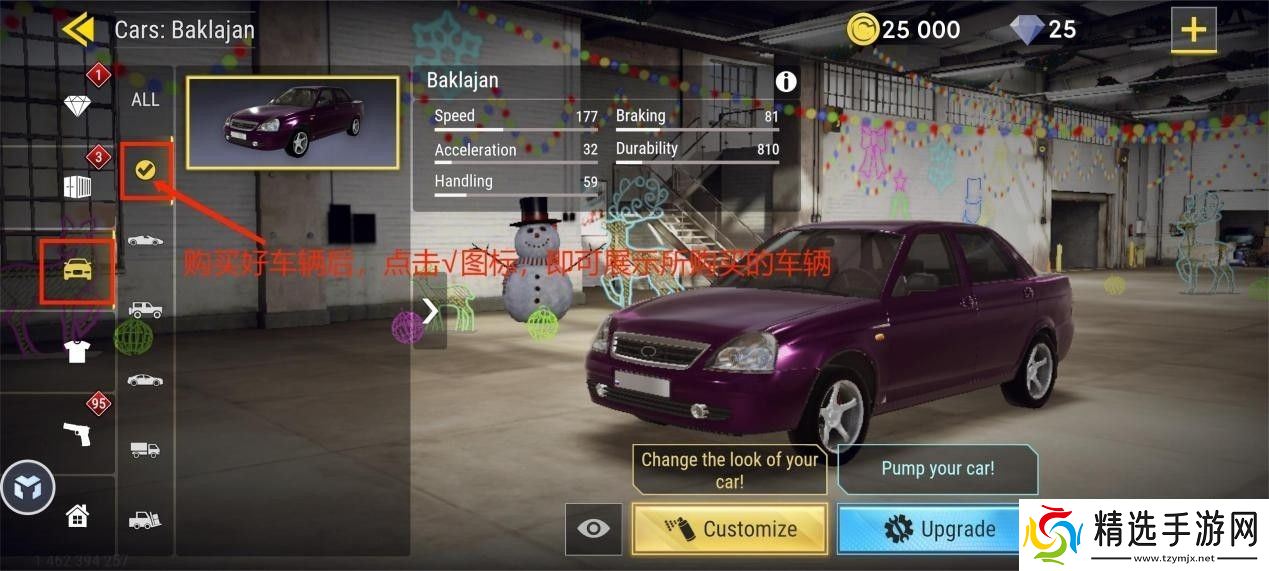Select the yellow car category

(x=77, y=269)
